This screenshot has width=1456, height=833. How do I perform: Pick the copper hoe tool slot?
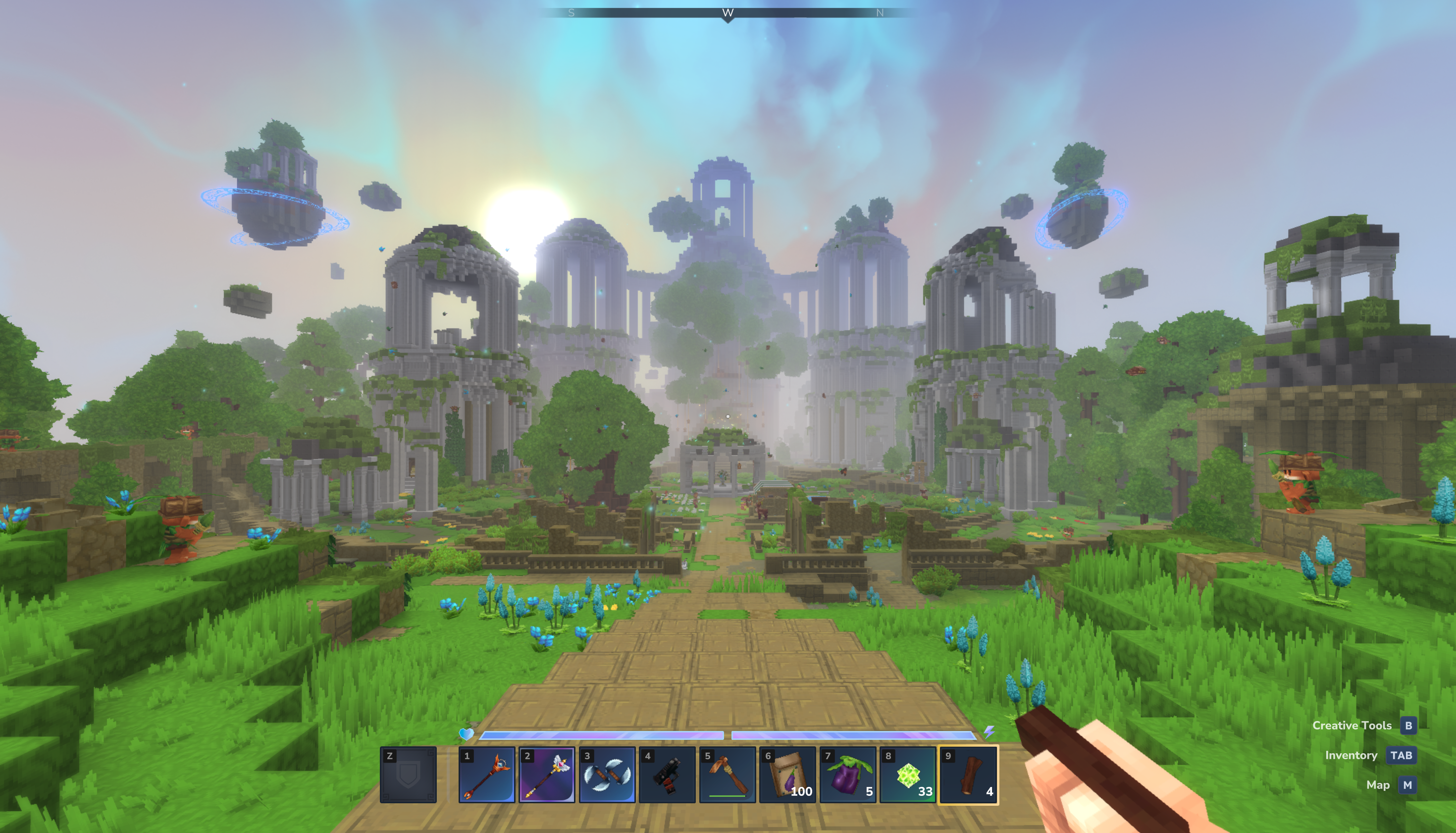click(x=727, y=775)
